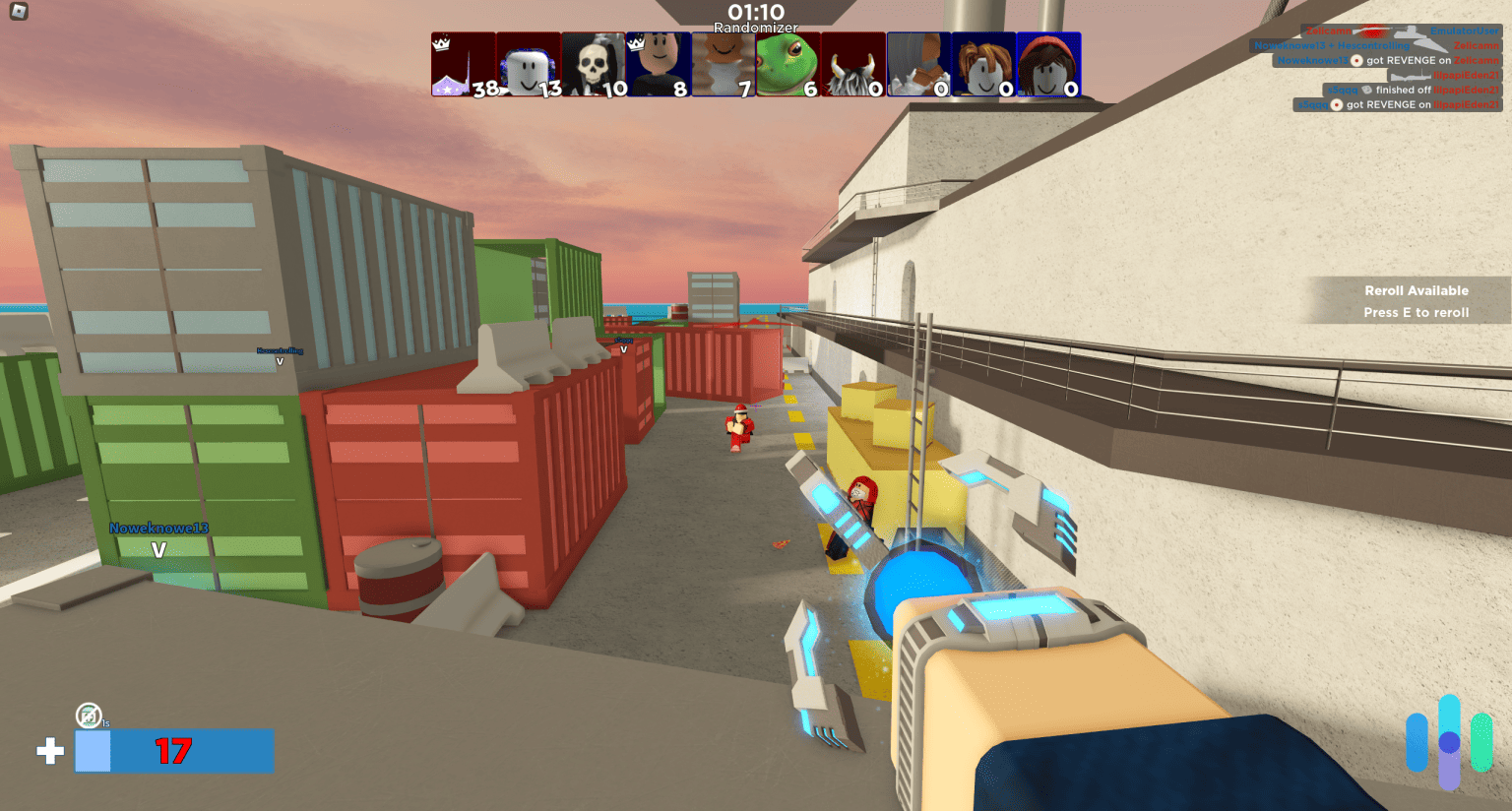
Task: Click the revenge bullseye icon in s5qqq's kill entry
Action: point(1336,103)
